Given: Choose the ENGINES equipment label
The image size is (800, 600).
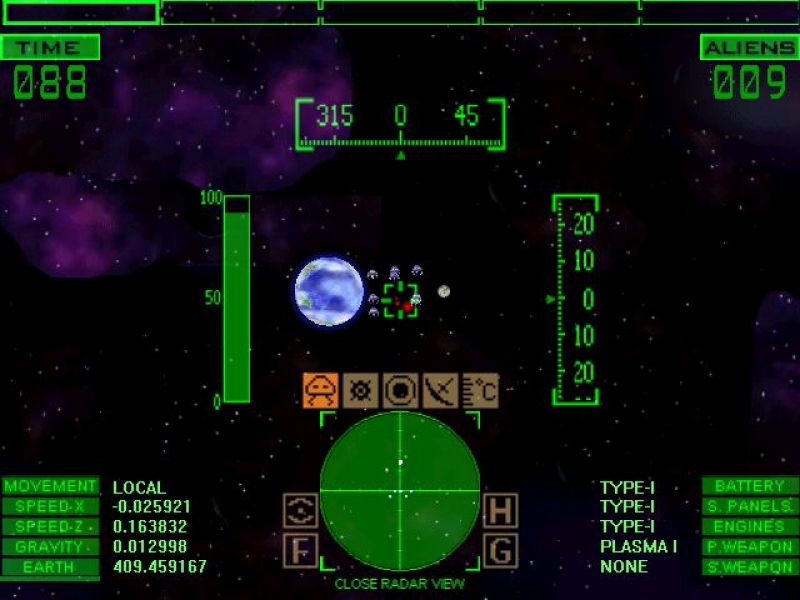Looking at the screenshot, I should (749, 527).
